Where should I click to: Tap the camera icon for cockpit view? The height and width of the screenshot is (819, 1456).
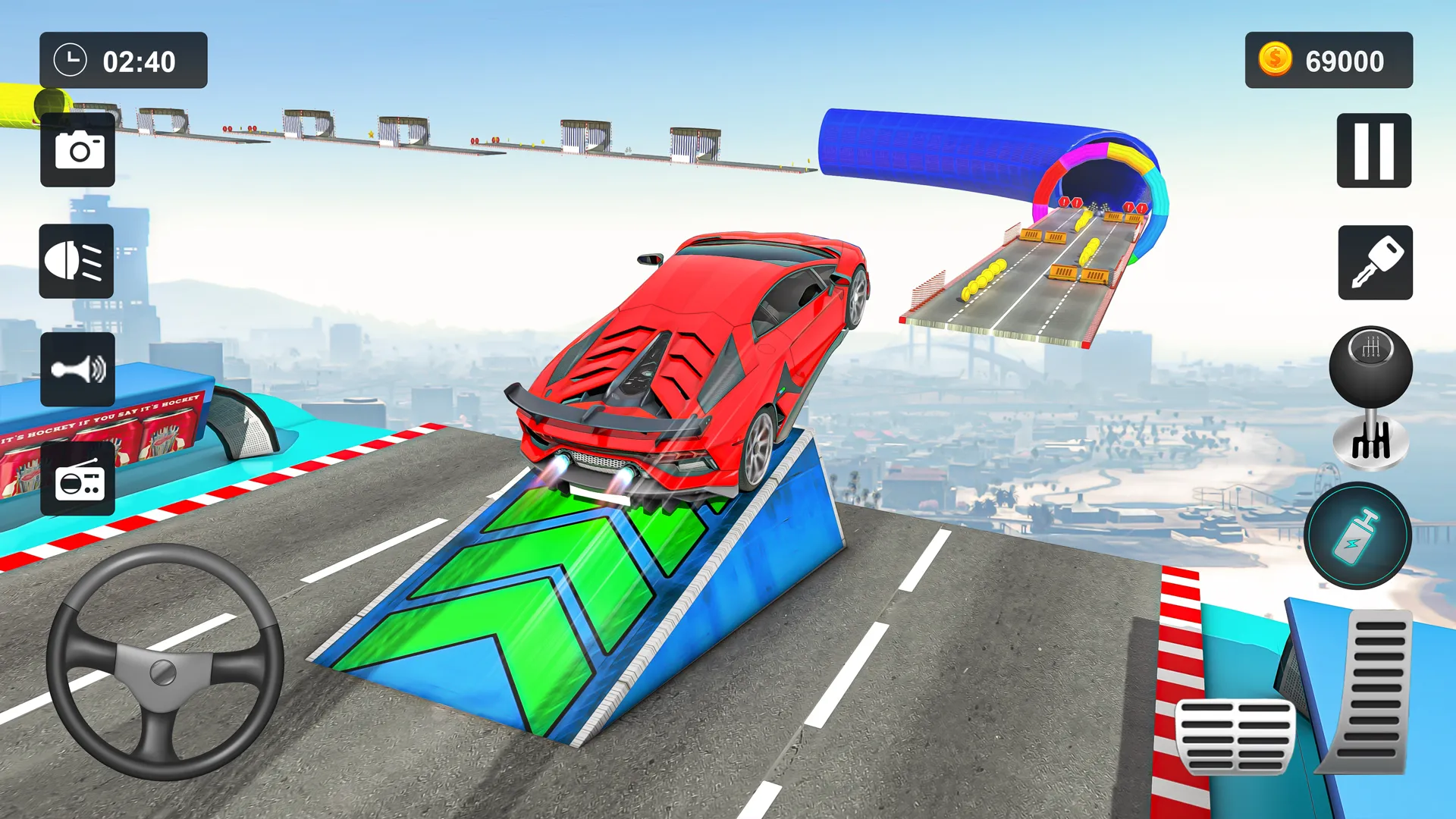click(x=77, y=149)
